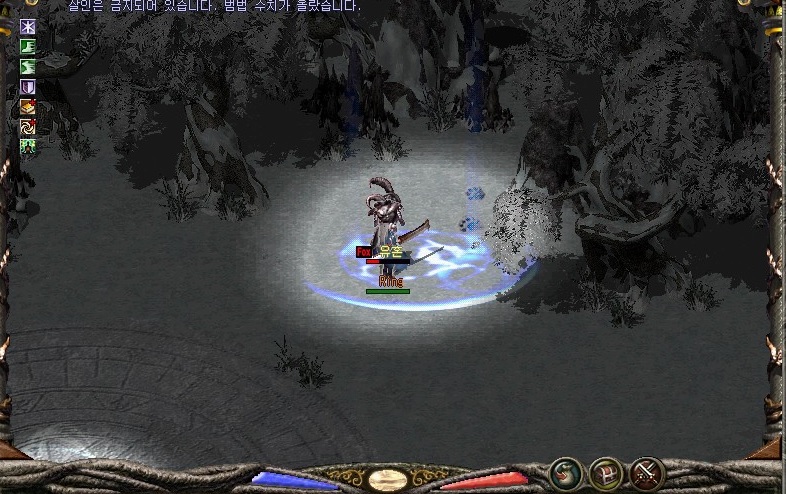This screenshot has width=786, height=494.
Task: Select the purple shield buff icon
Action: (28, 87)
